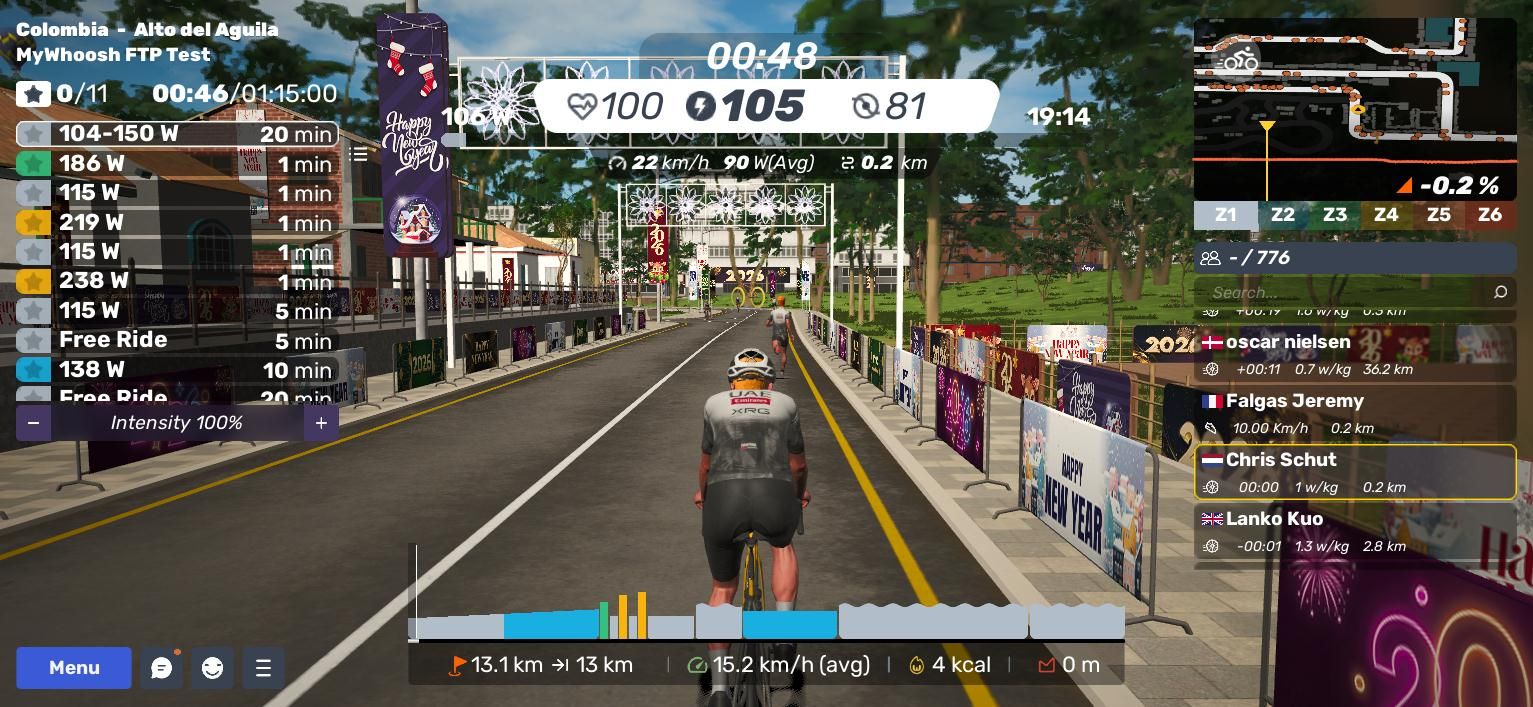Select rider oscar nielsen in the list
Image resolution: width=1533 pixels, height=707 pixels.
[1355, 354]
